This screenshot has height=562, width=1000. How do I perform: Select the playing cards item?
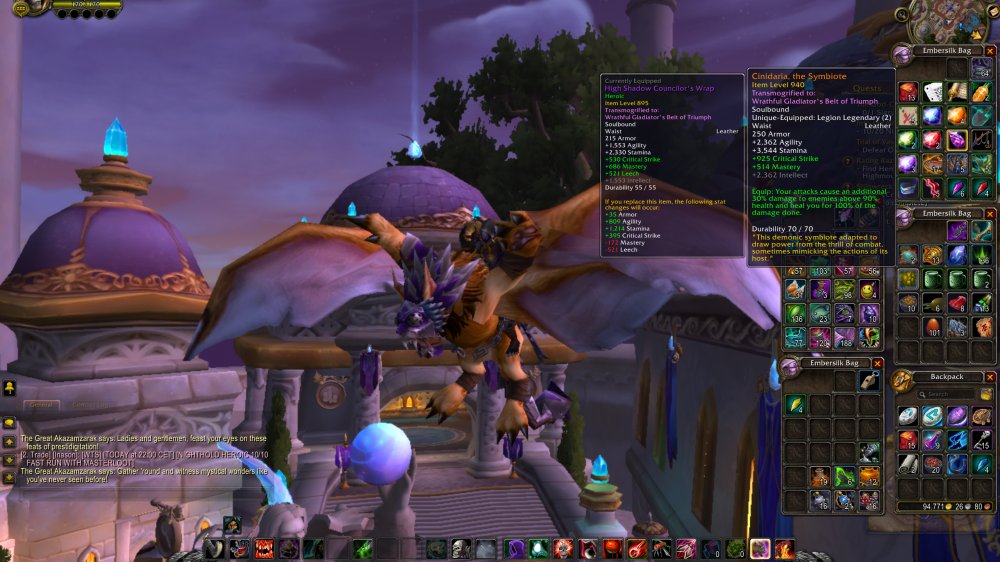click(933, 92)
